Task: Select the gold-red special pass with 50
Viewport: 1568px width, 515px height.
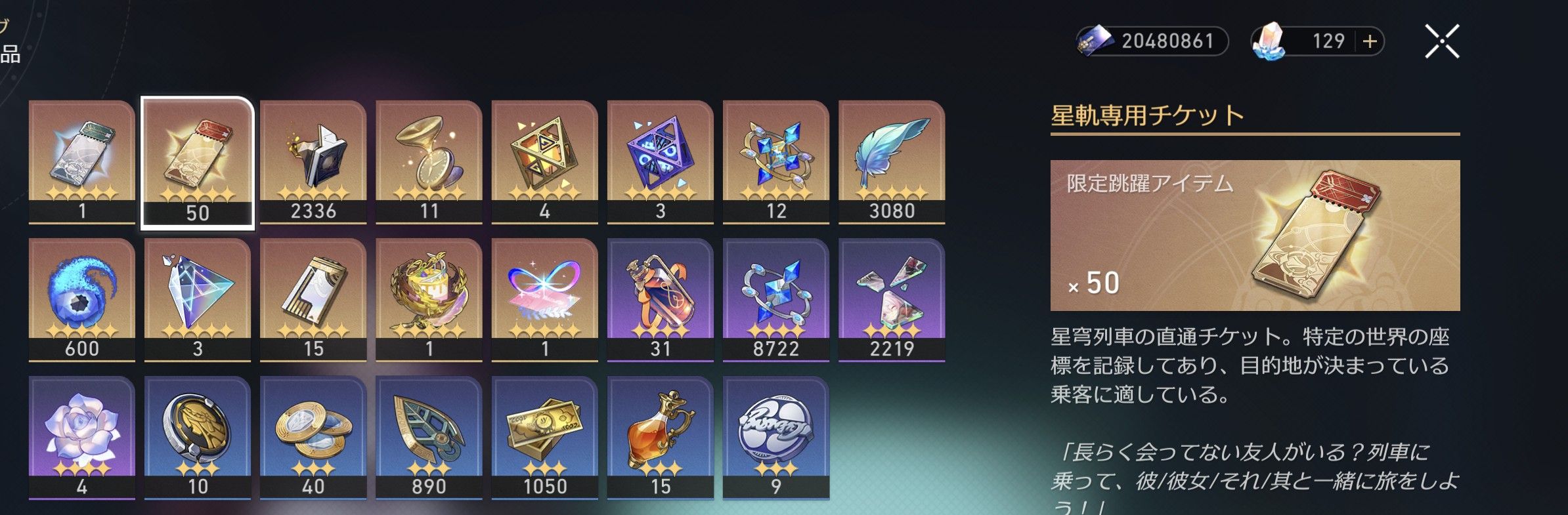Action: (198, 162)
